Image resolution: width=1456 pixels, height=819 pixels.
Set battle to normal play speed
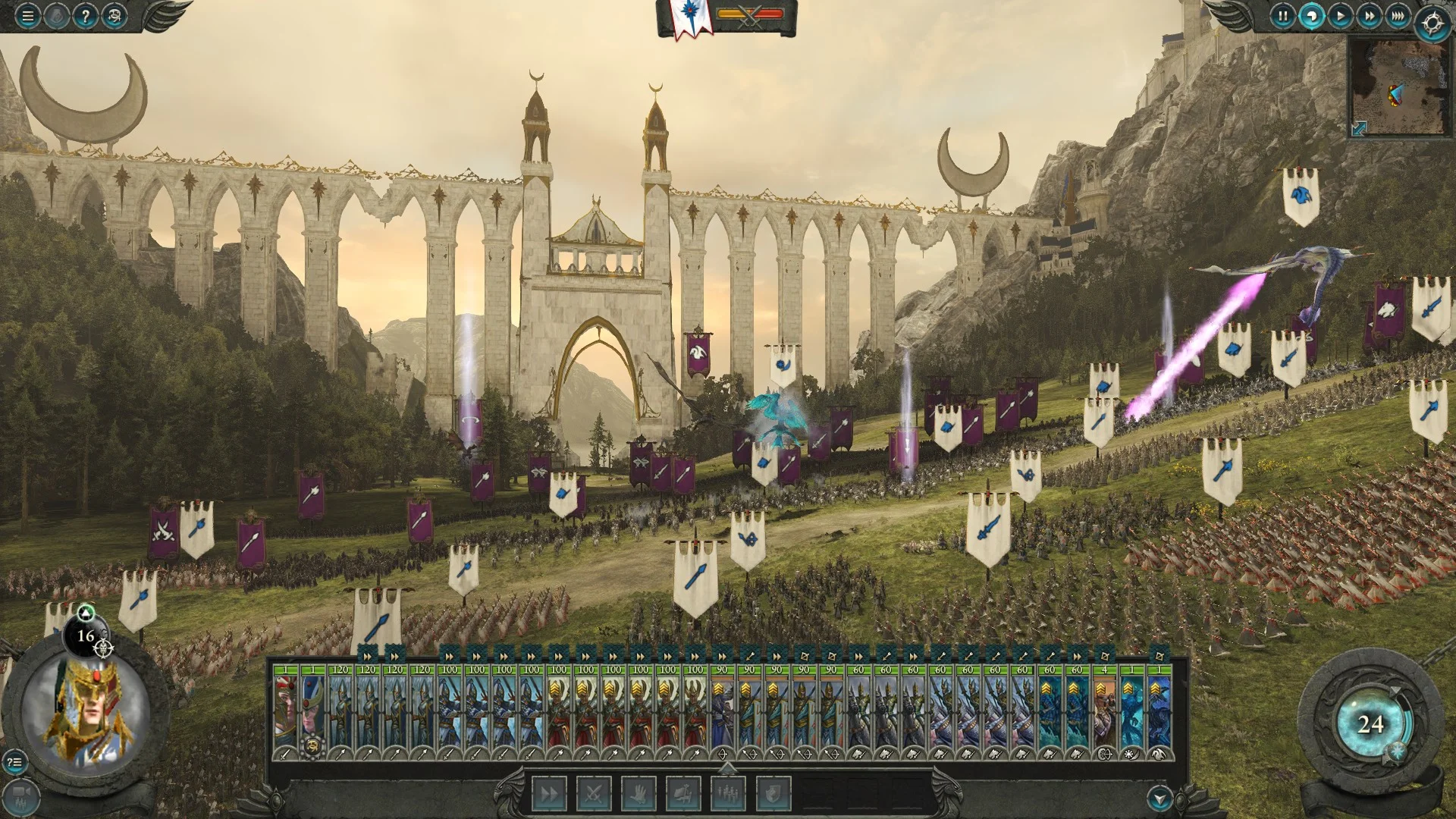pyautogui.click(x=1340, y=15)
